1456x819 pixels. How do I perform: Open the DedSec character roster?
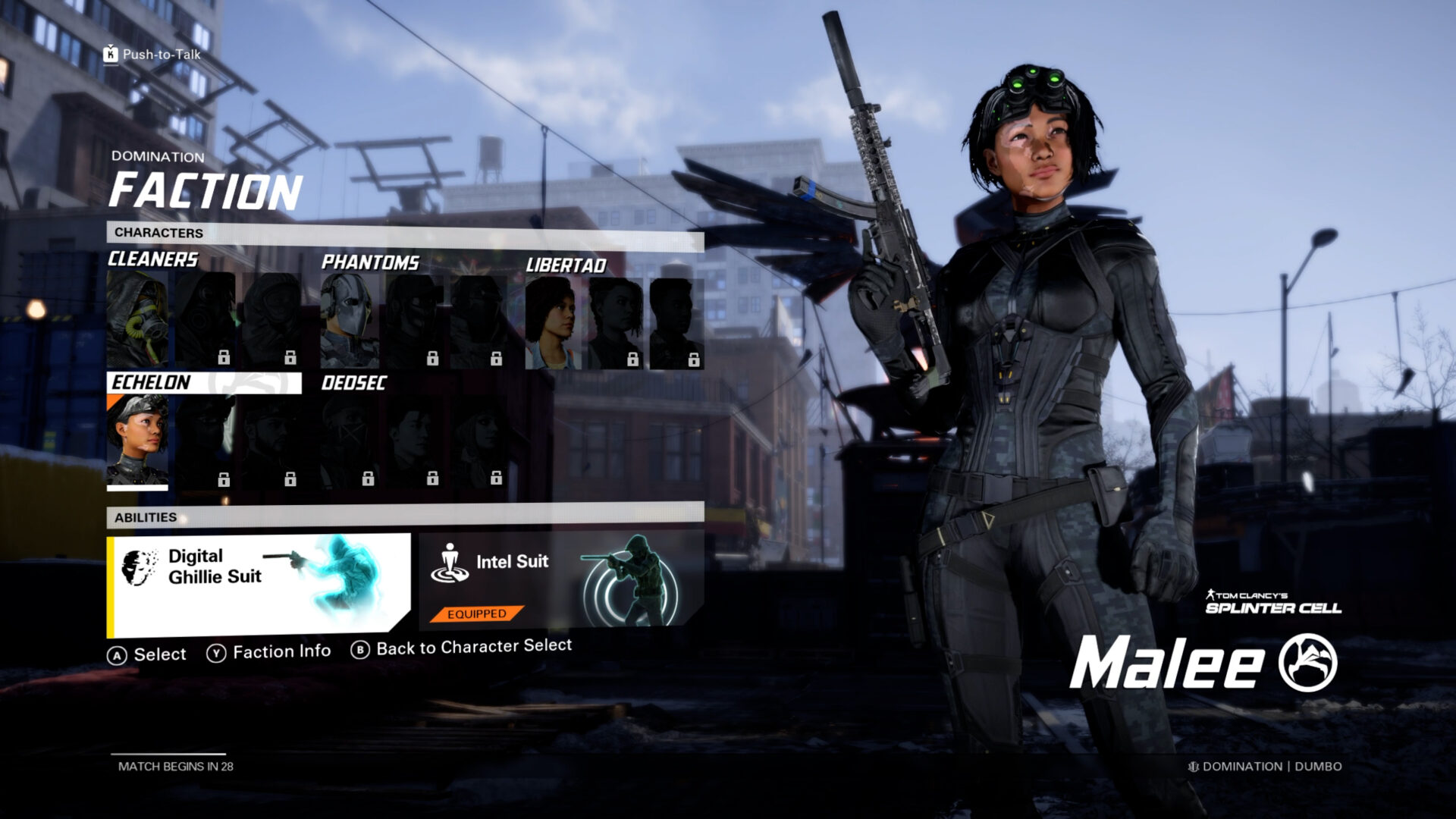(x=356, y=384)
